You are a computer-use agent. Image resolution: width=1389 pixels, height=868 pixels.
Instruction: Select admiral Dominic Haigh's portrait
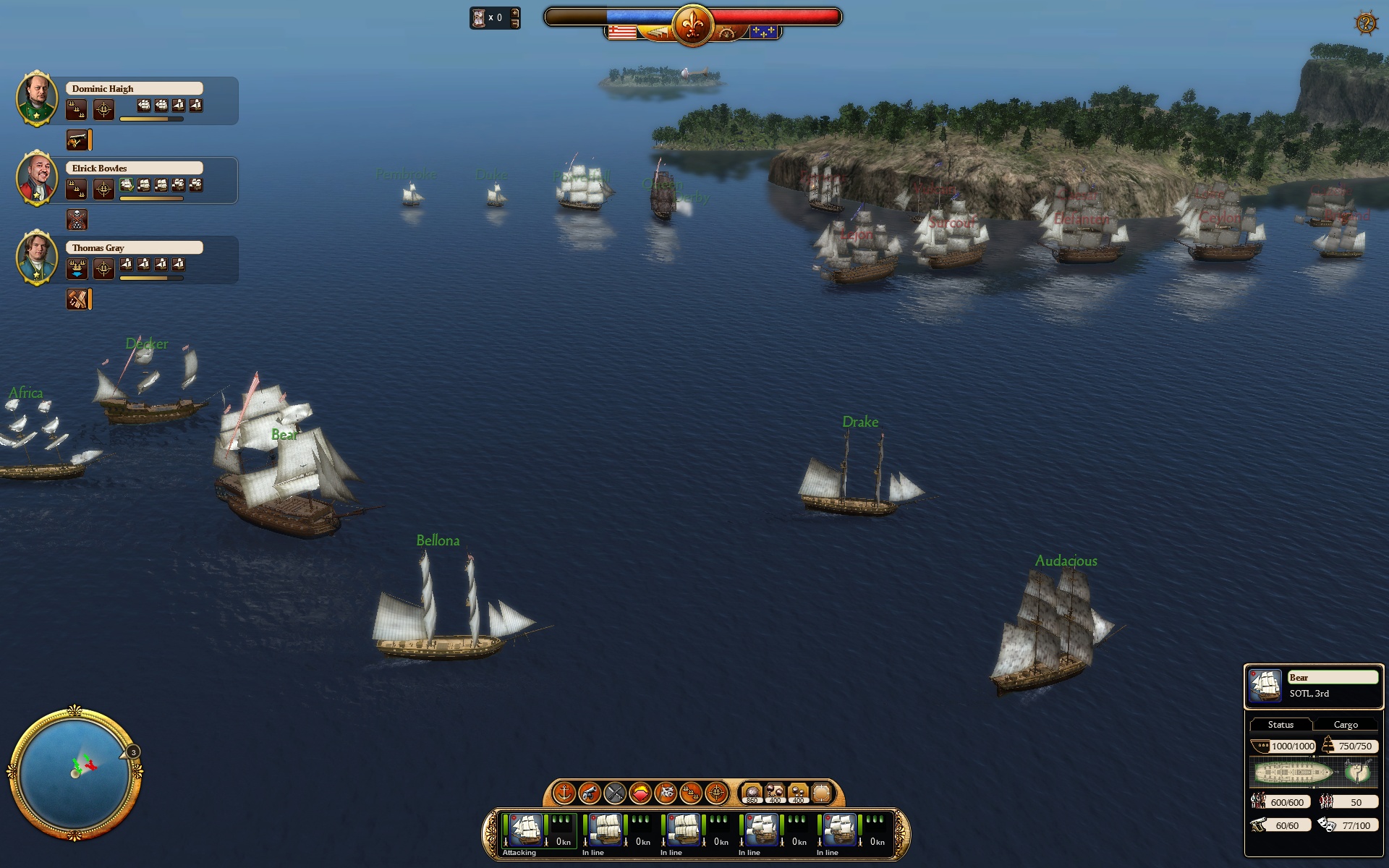pos(37,98)
